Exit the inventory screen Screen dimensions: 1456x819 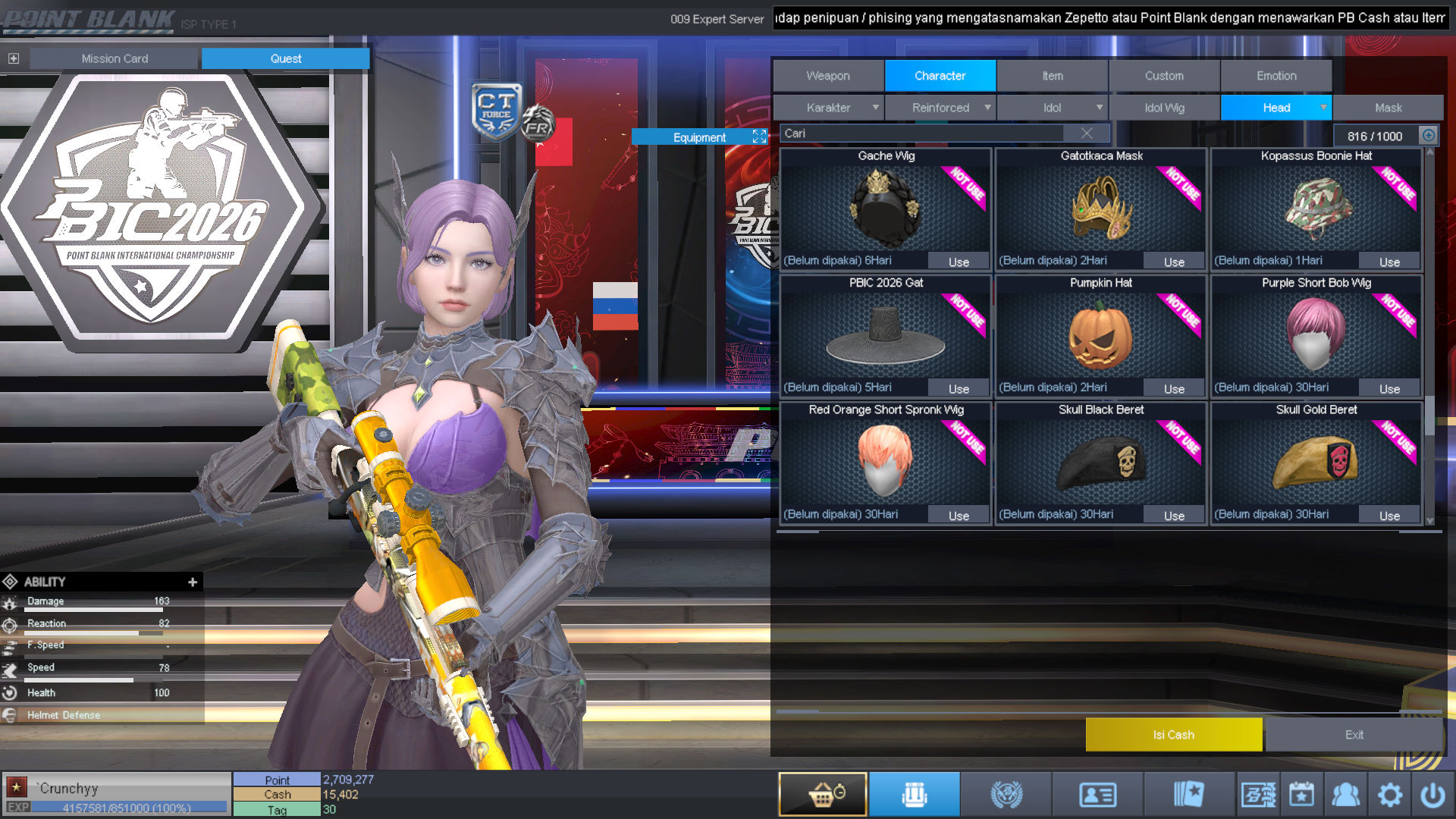1354,734
